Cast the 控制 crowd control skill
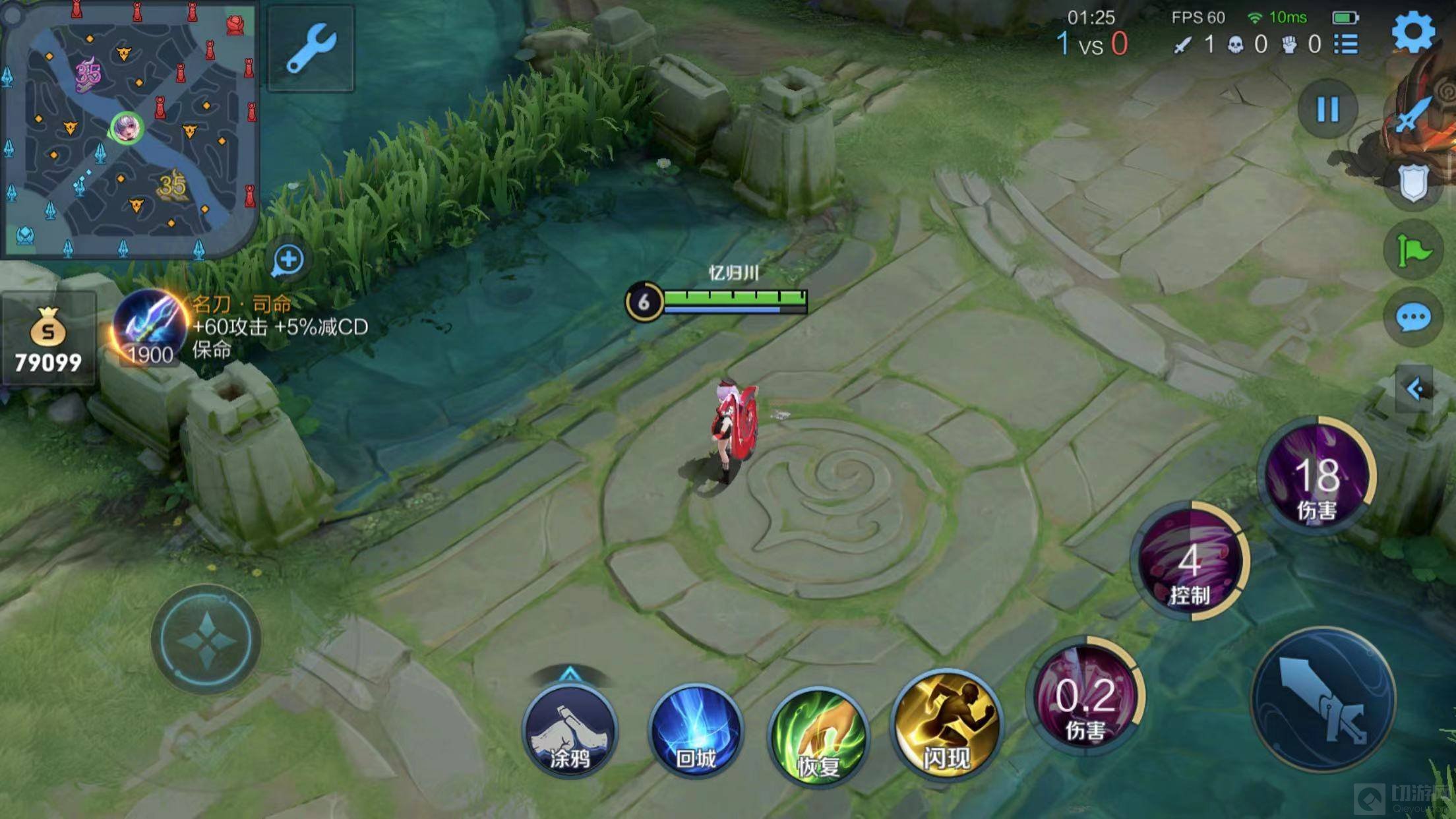The height and width of the screenshot is (819, 1456). coord(1190,562)
